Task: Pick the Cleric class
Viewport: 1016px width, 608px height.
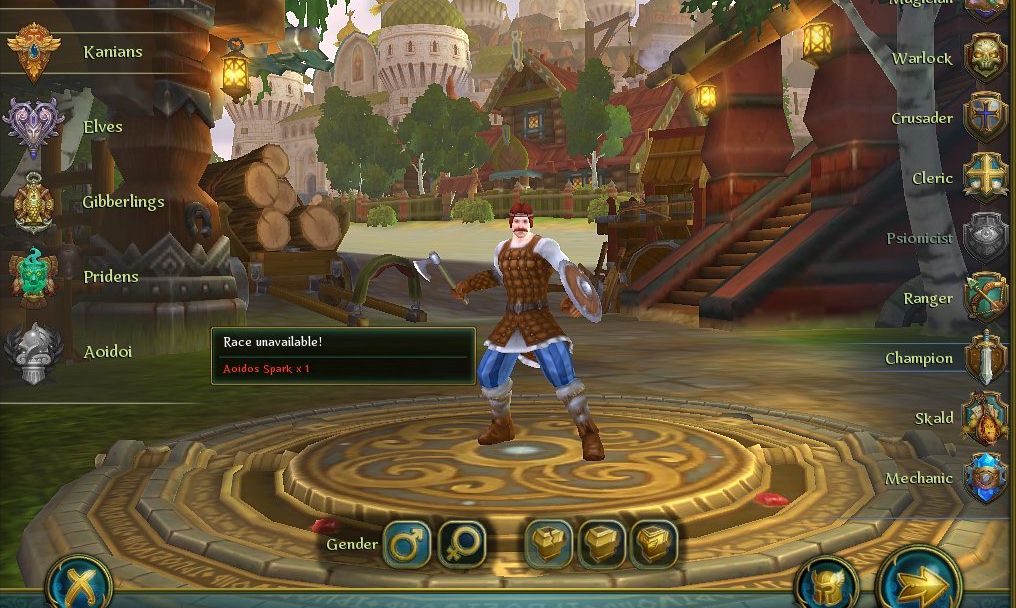Action: click(x=984, y=178)
